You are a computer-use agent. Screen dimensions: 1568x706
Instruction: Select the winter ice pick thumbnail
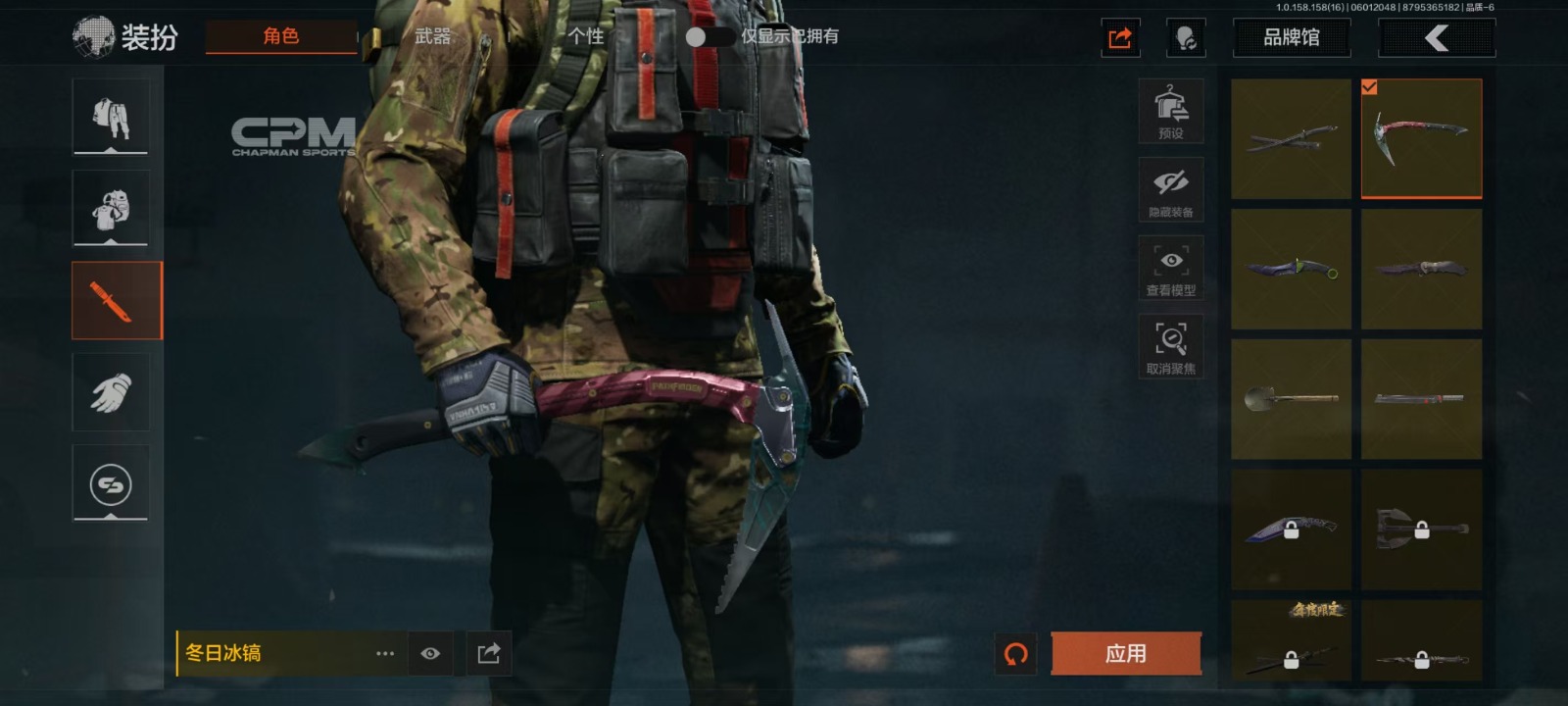tap(1421, 139)
